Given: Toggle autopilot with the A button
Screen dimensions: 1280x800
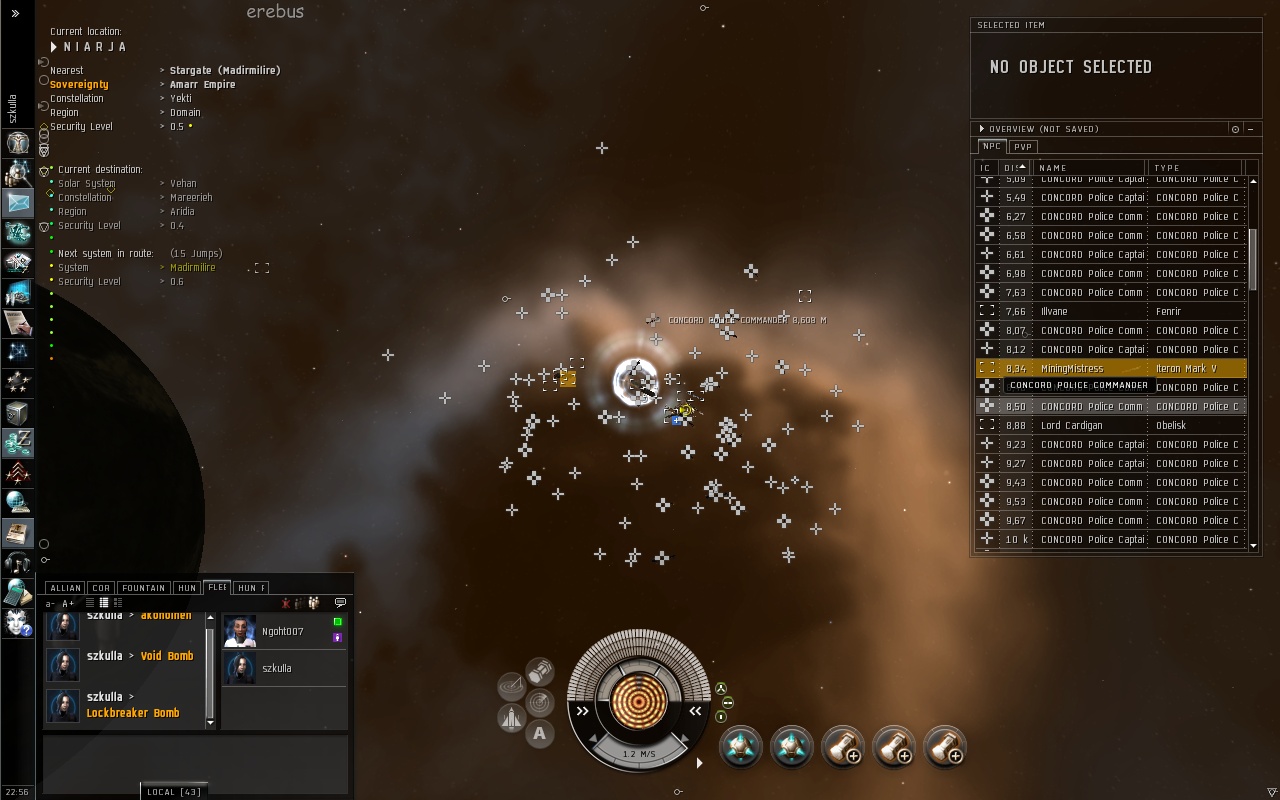Looking at the screenshot, I should coord(540,734).
